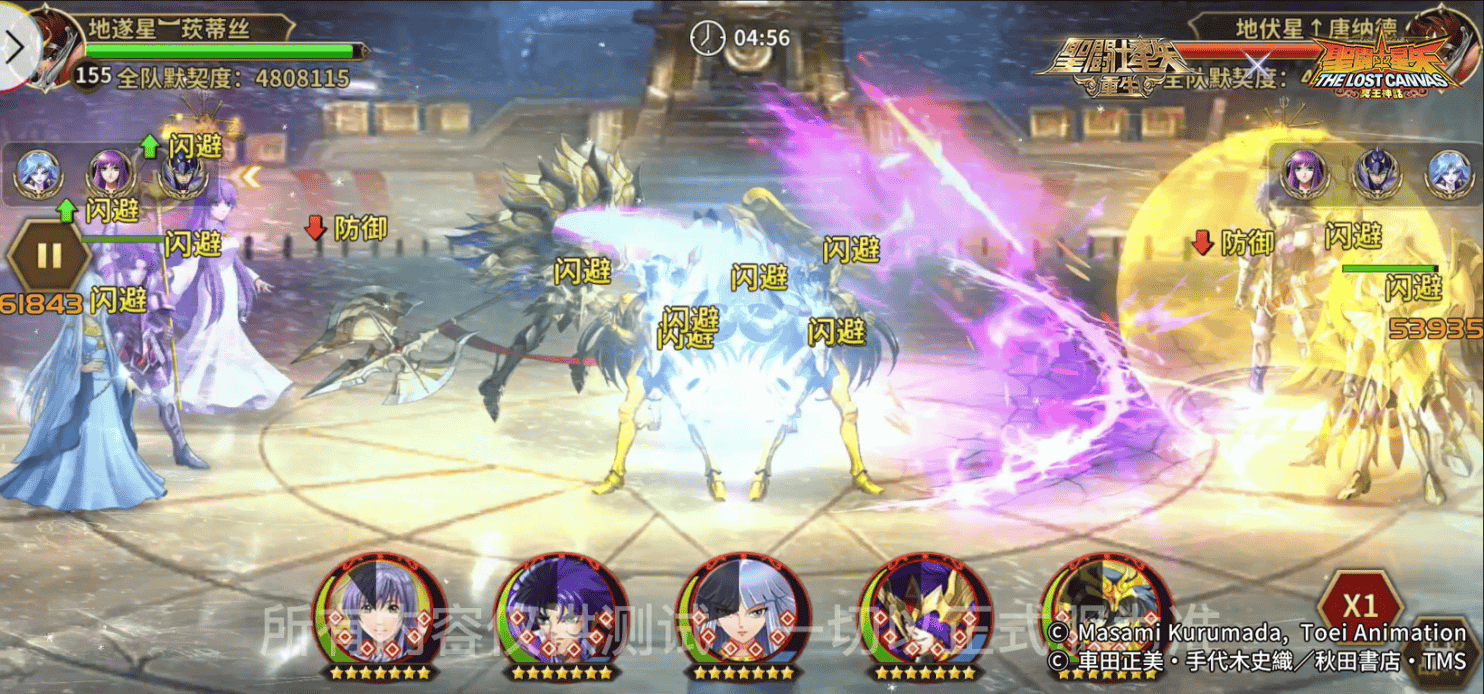The image size is (1484, 694).
Task: Collapse the left team panel with yellow chevrons
Action: tap(249, 177)
